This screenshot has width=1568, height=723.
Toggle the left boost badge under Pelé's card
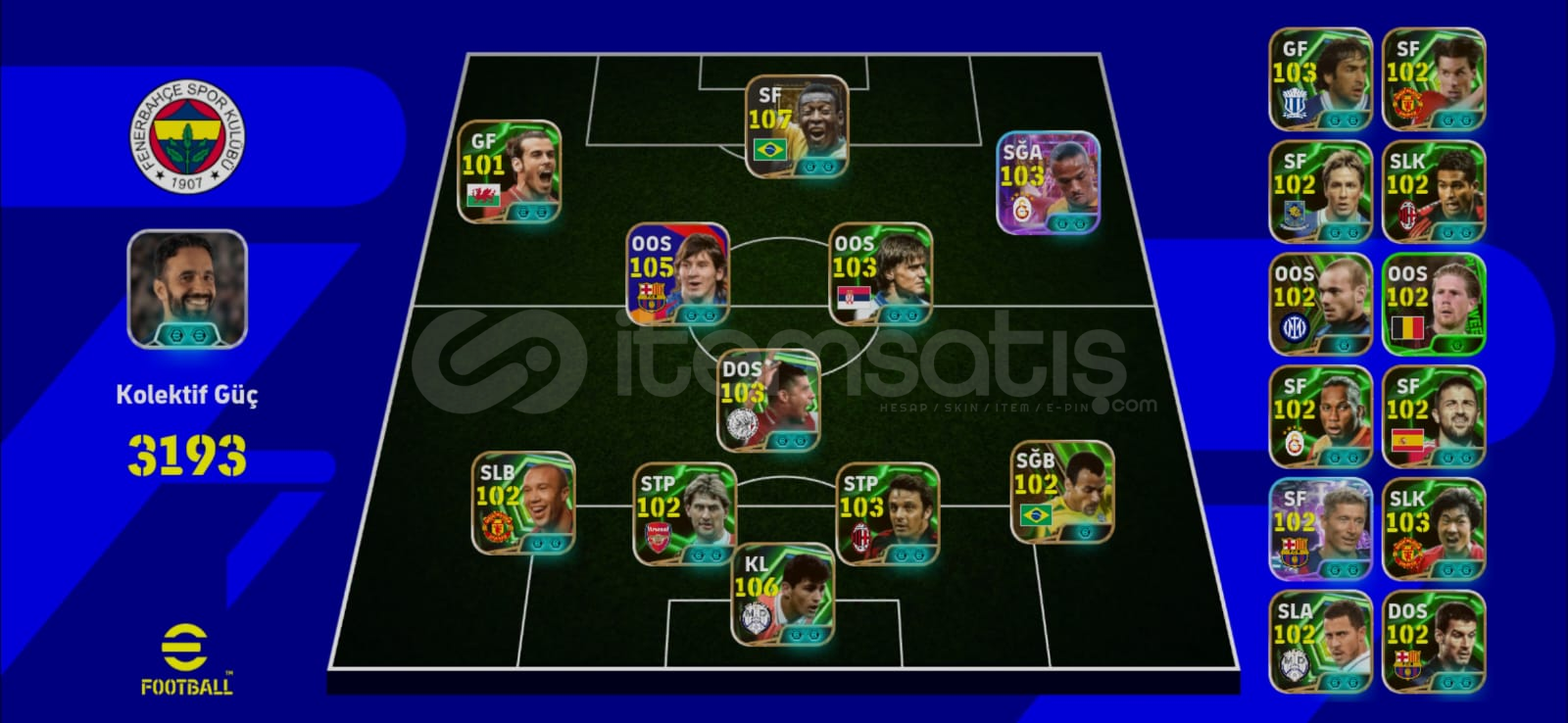coord(809,166)
